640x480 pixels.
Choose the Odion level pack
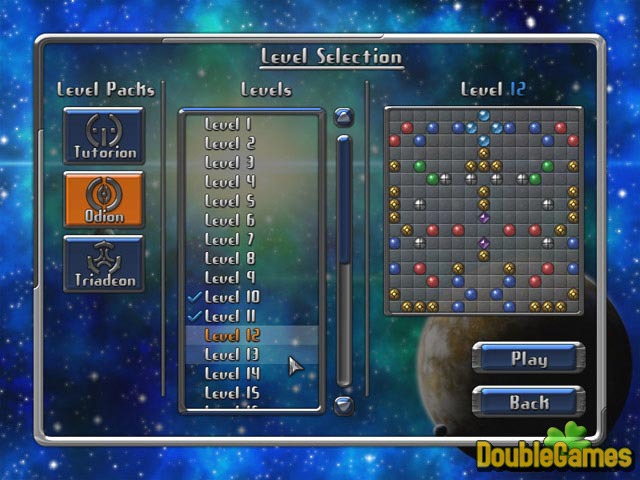pyautogui.click(x=104, y=199)
